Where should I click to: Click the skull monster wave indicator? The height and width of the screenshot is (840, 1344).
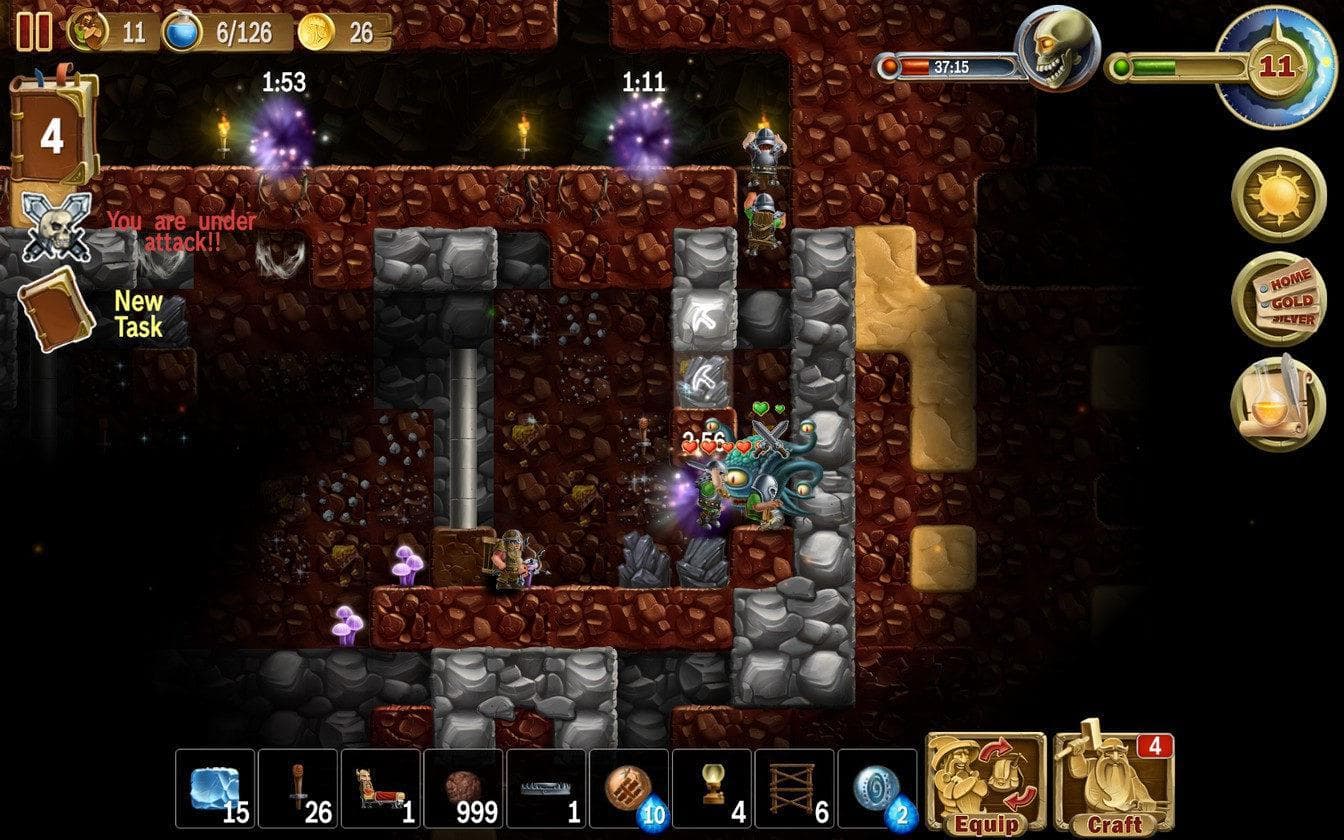pos(1057,50)
